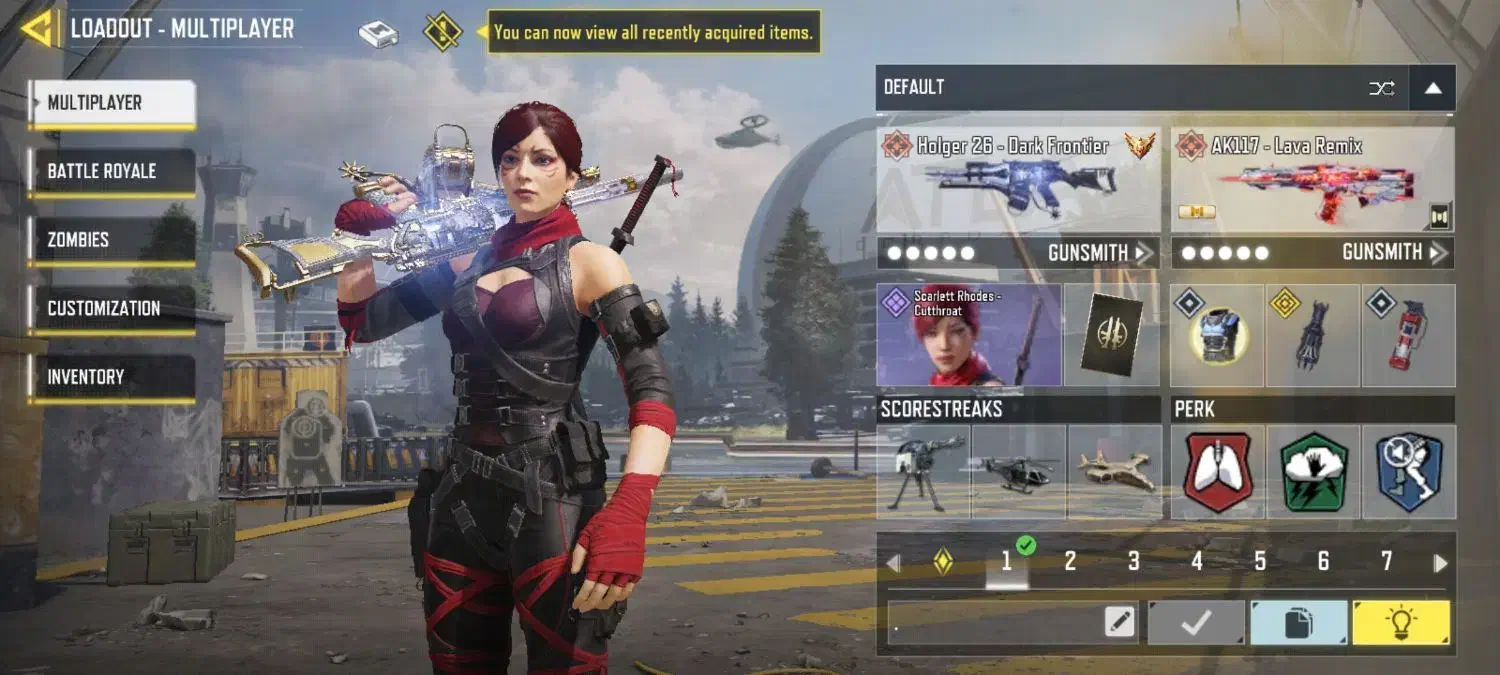Select the Customization tab
Viewport: 1500px width, 675px height.
pyautogui.click(x=111, y=308)
